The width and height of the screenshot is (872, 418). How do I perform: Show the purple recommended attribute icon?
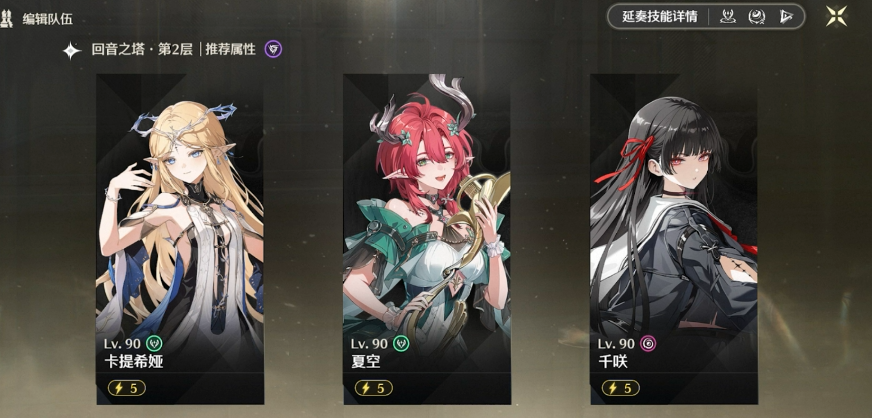[273, 49]
